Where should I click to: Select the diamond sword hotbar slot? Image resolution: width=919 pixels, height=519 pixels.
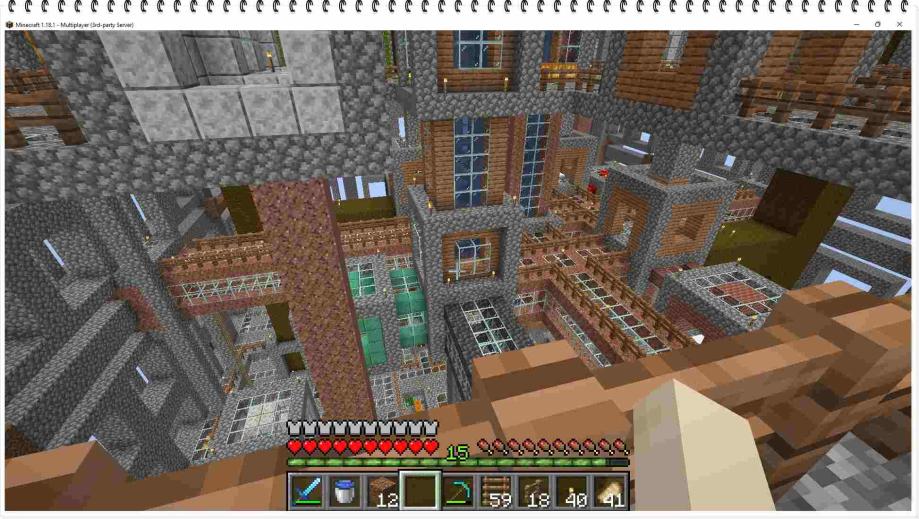click(308, 491)
